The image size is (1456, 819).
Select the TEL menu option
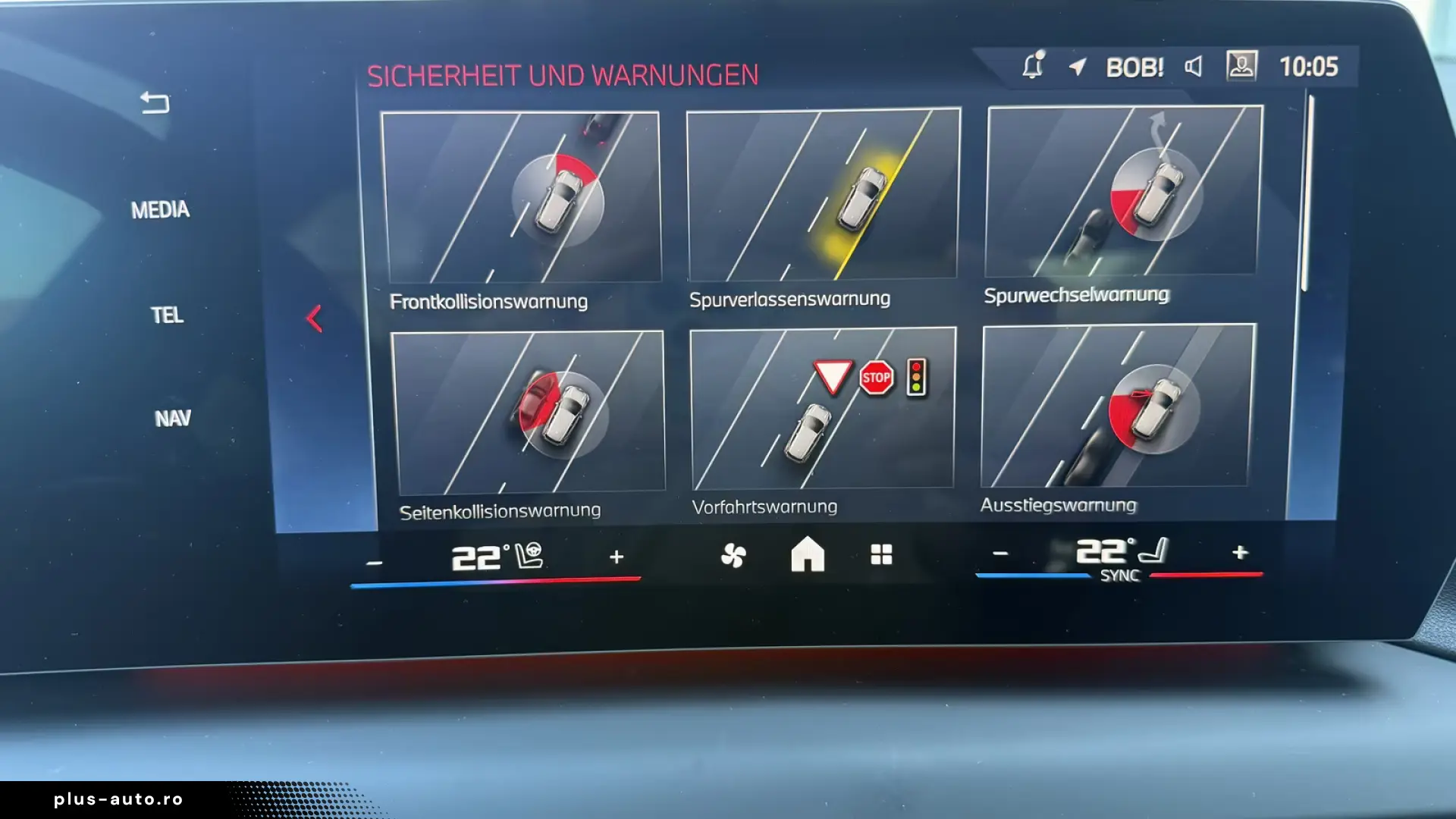point(168,315)
